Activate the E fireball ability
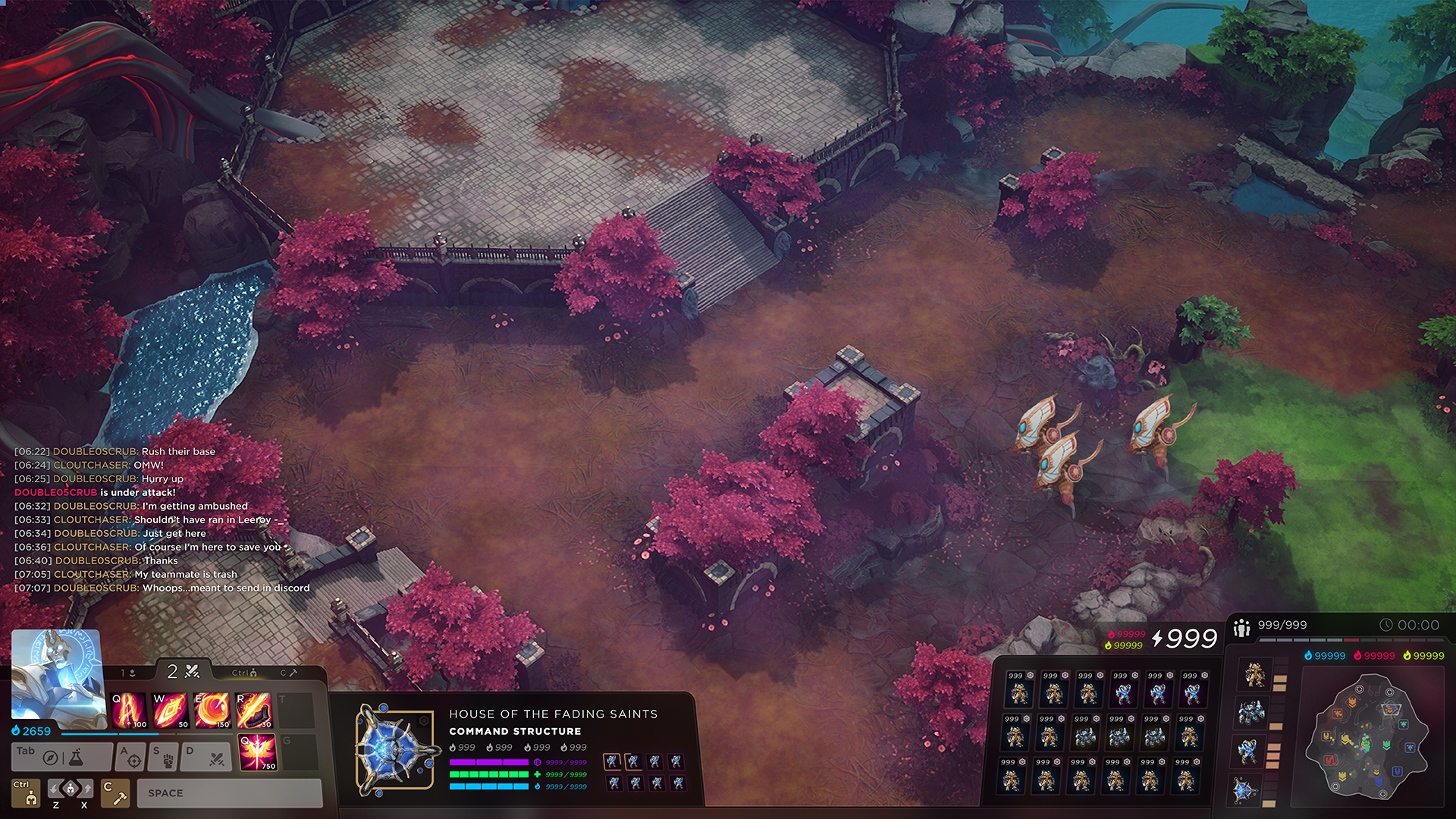The width and height of the screenshot is (1456, 819). [212, 710]
